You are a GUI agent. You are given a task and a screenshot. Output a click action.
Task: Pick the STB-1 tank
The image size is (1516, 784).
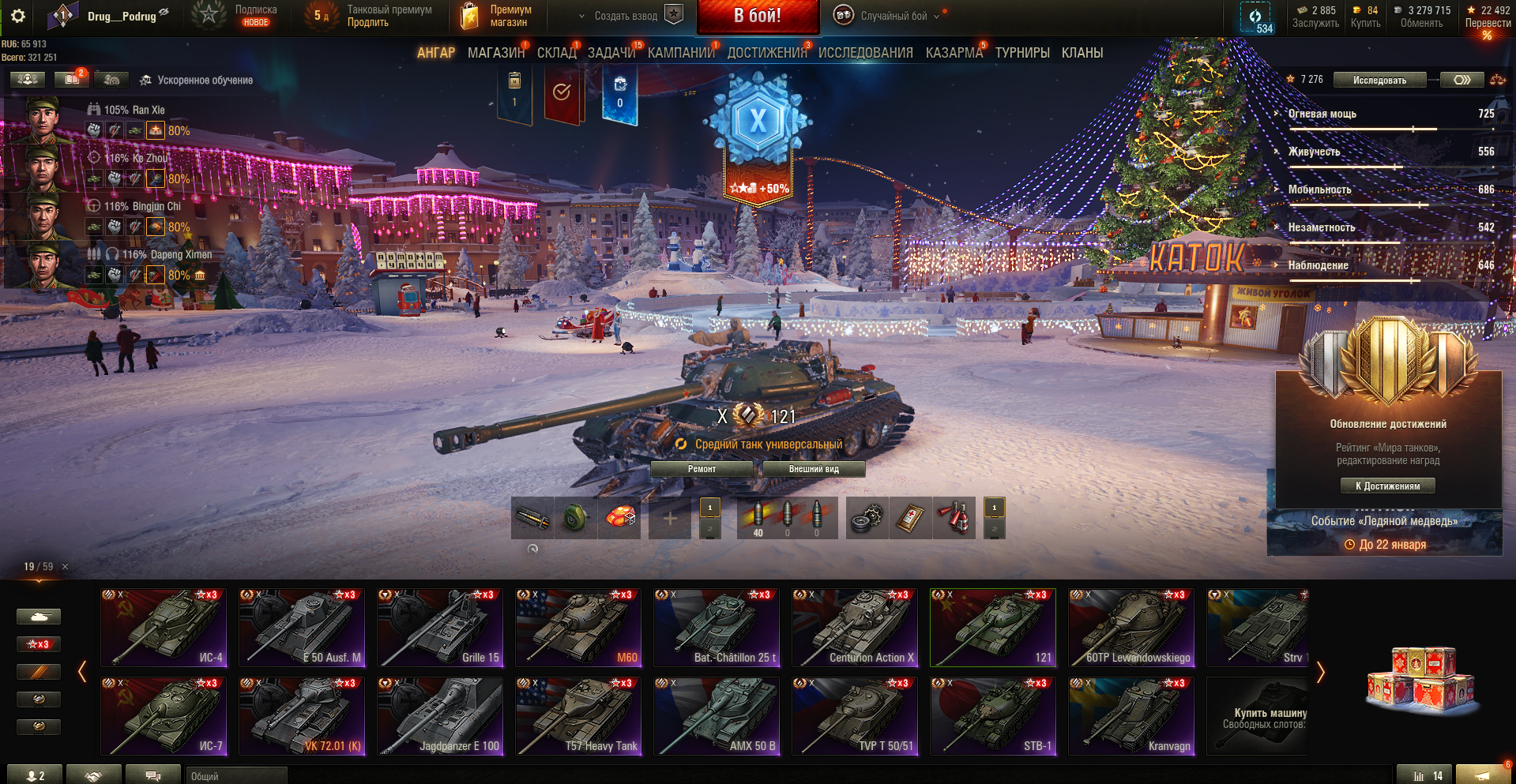tap(993, 716)
